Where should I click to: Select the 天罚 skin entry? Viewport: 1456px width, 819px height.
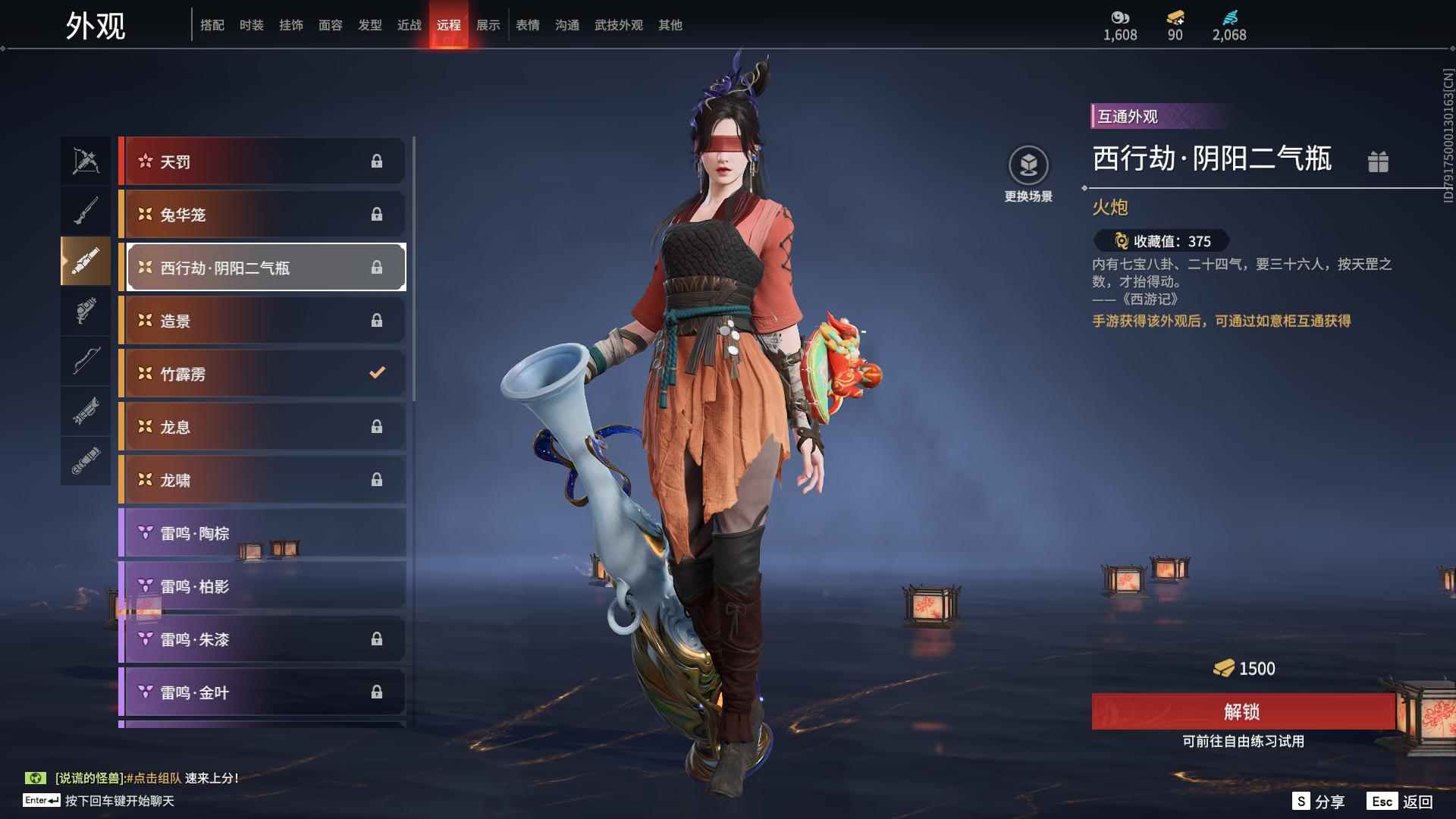click(x=262, y=162)
